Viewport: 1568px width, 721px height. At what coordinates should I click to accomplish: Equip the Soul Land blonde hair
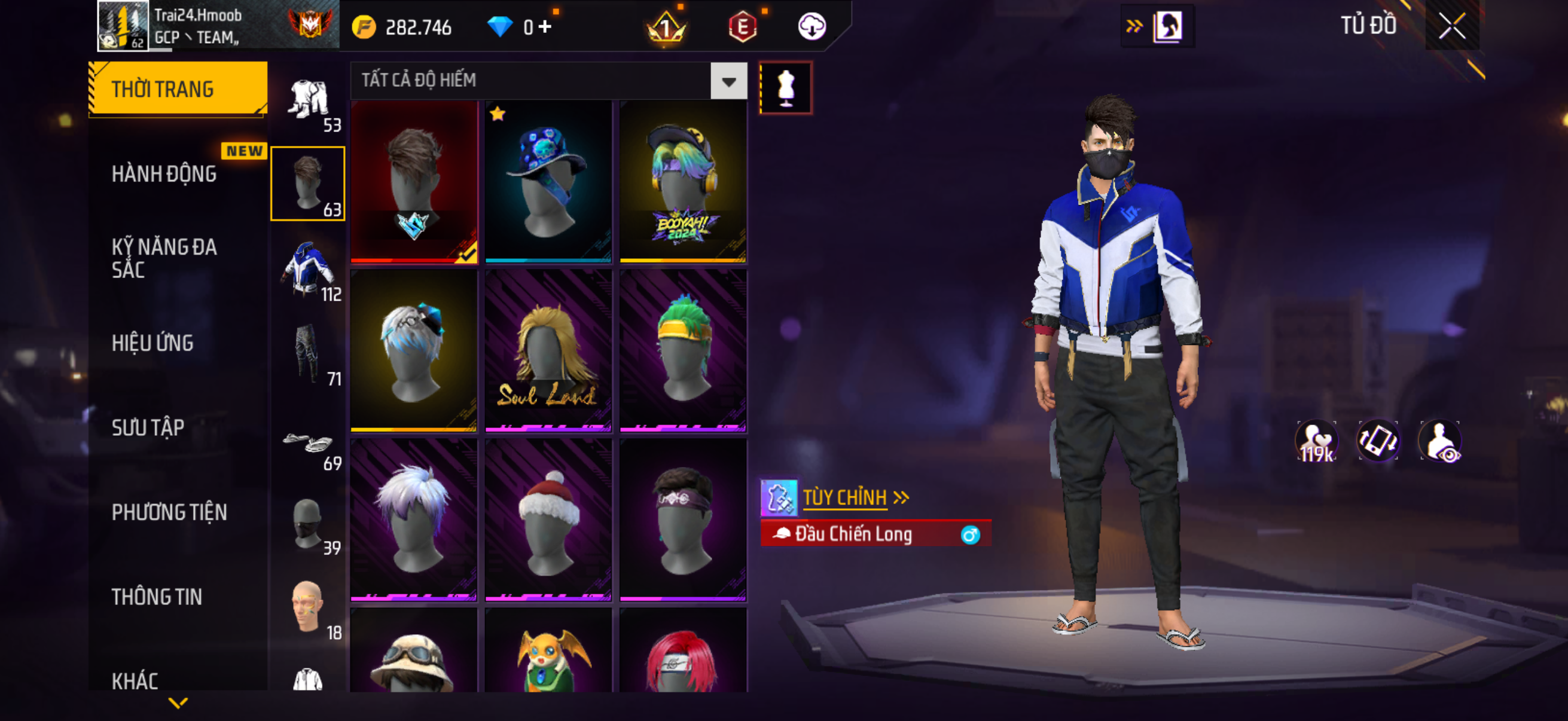click(548, 350)
